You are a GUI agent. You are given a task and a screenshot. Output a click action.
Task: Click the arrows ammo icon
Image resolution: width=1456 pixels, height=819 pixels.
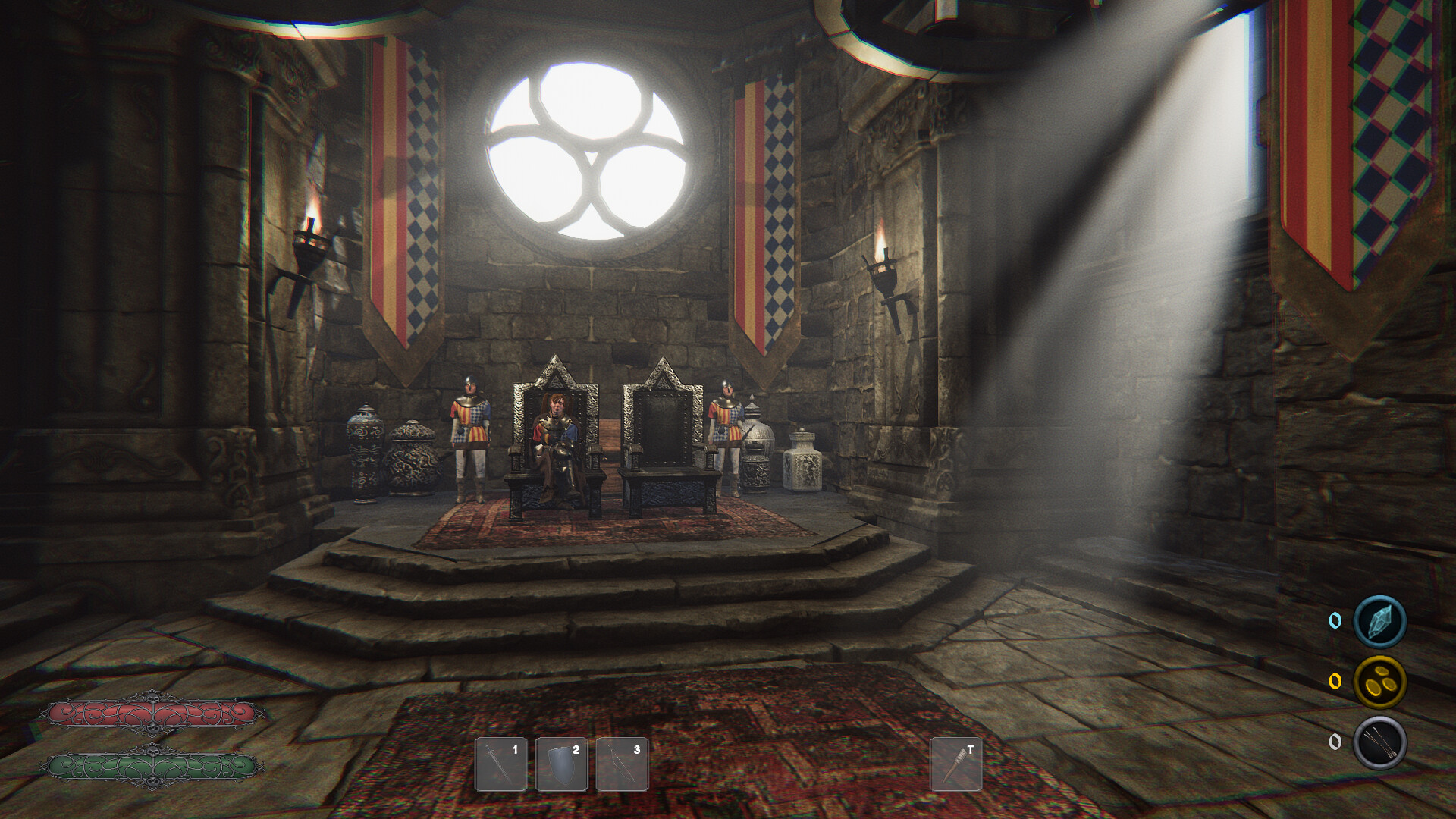coord(1379,742)
